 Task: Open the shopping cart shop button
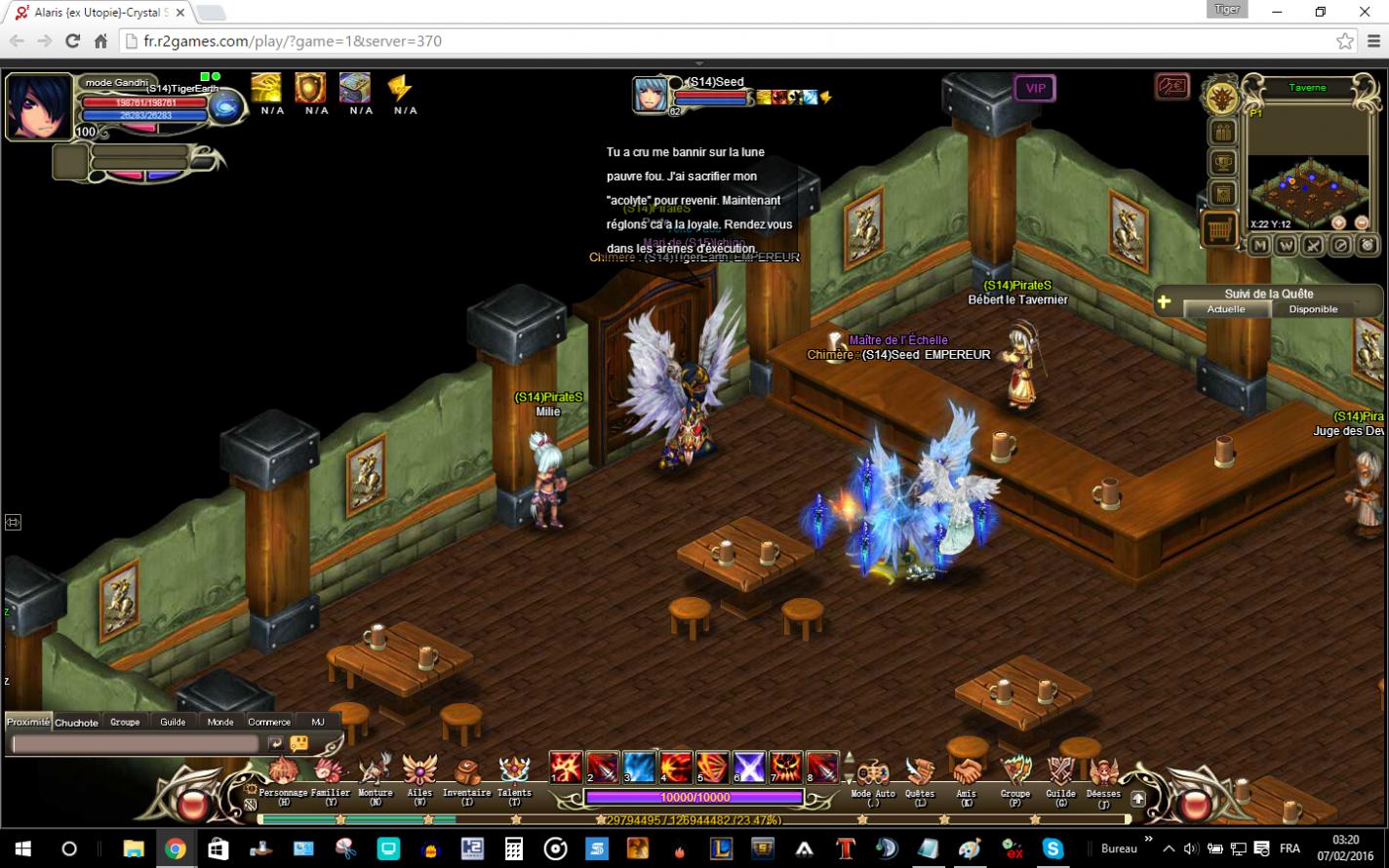(1219, 229)
